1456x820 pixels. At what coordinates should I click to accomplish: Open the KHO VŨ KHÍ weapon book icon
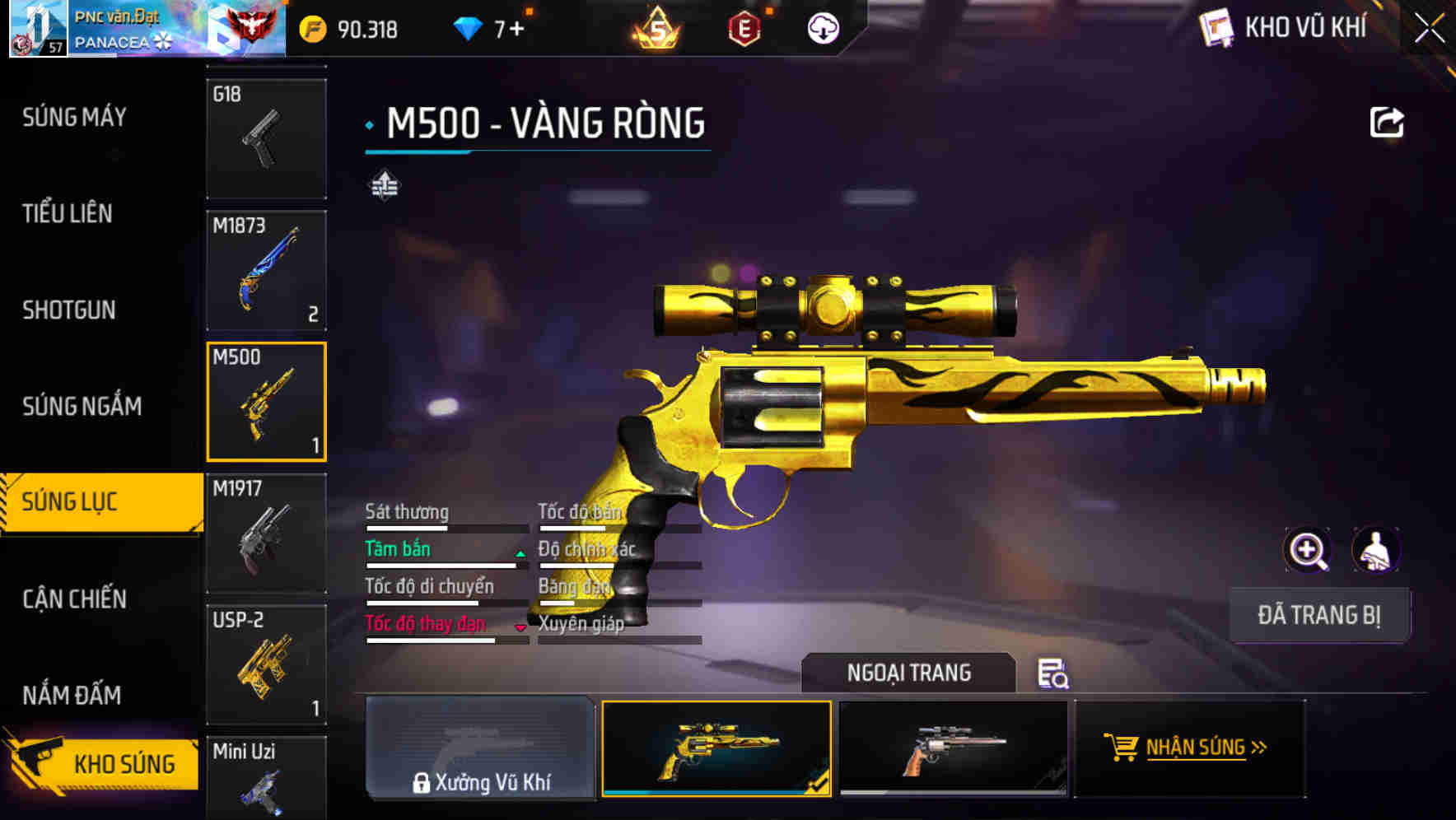(x=1214, y=27)
